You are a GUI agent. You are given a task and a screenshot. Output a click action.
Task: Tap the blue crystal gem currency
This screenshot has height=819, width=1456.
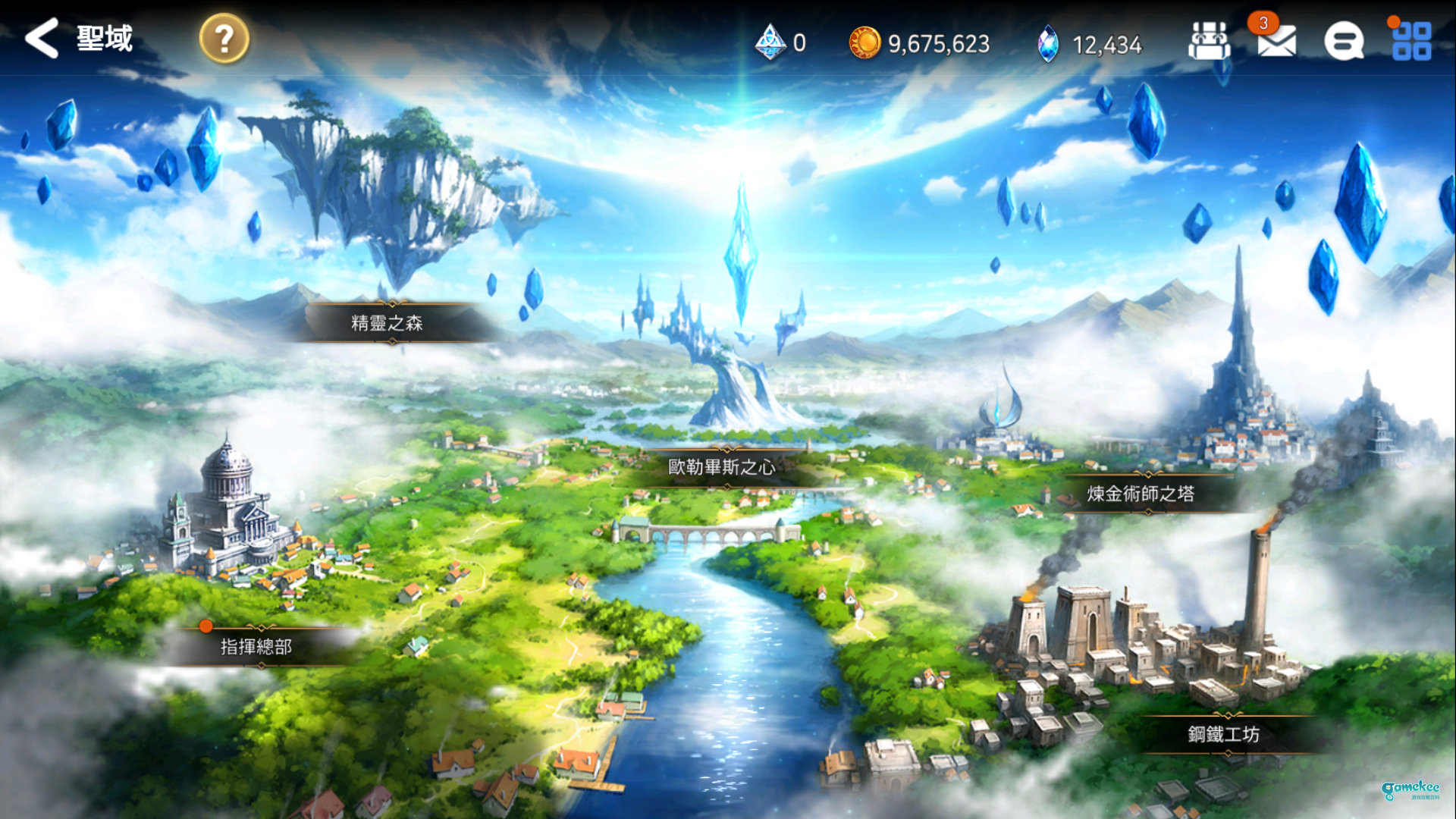(x=1048, y=44)
